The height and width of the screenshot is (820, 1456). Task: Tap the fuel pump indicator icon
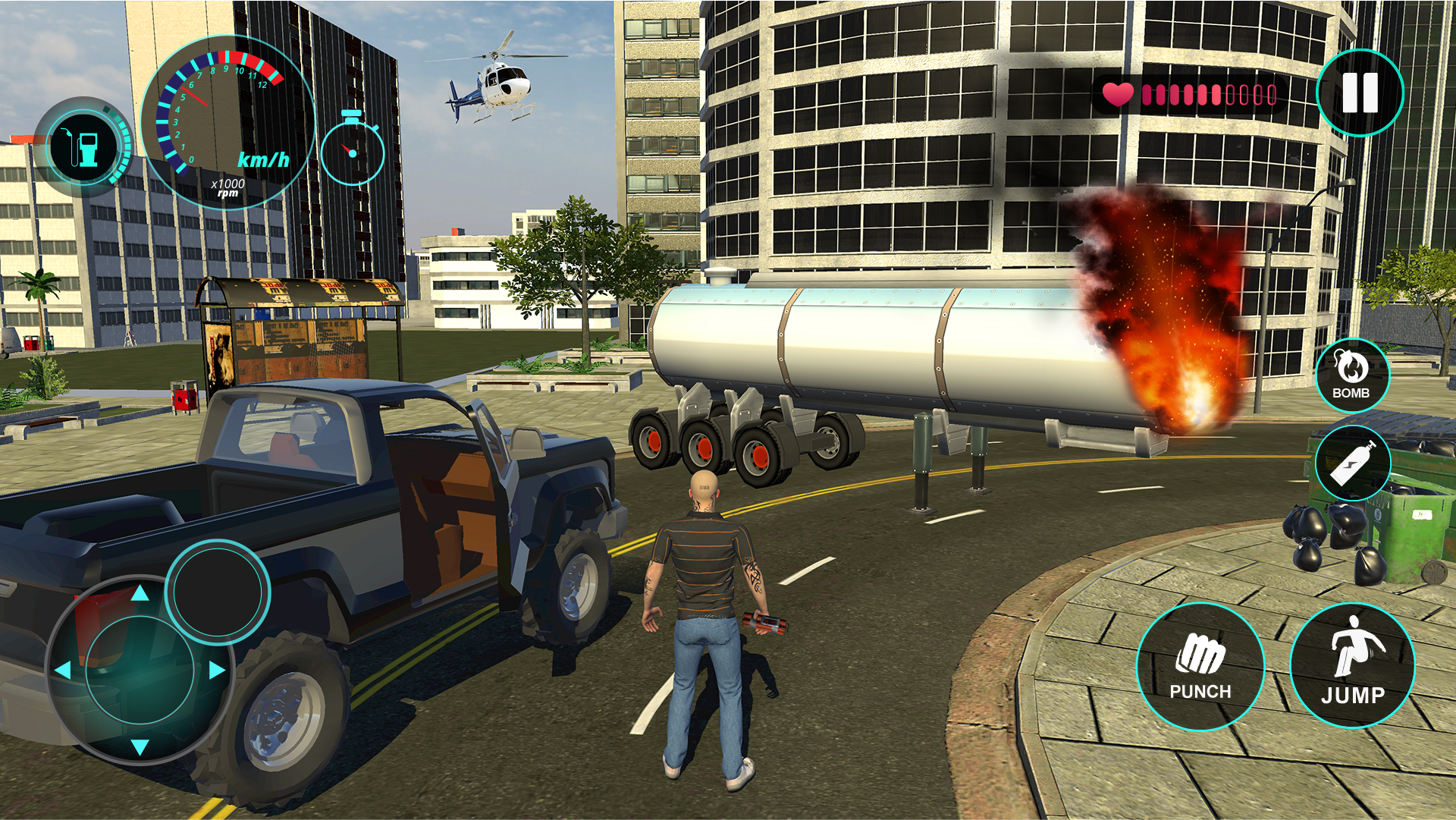(x=83, y=146)
